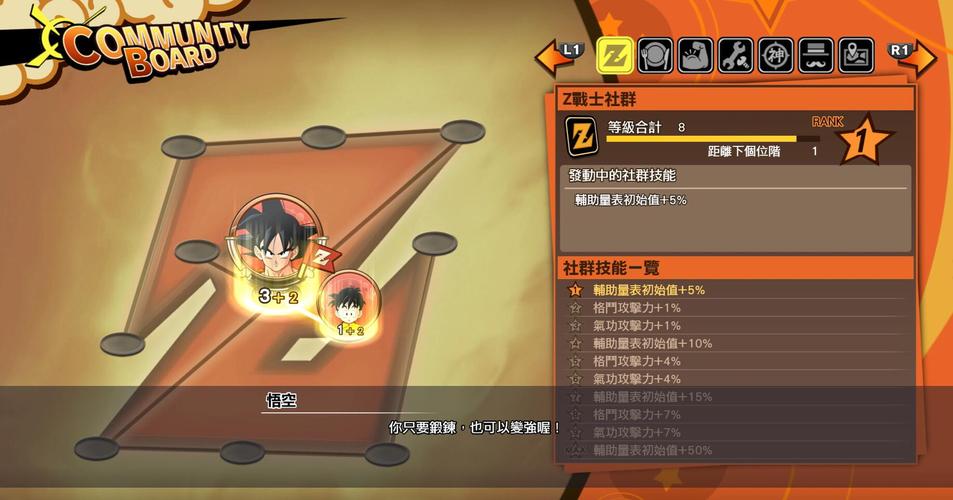Image resolution: width=953 pixels, height=500 pixels.
Task: Switch to the Adventure community map tab
Action: click(x=856, y=55)
